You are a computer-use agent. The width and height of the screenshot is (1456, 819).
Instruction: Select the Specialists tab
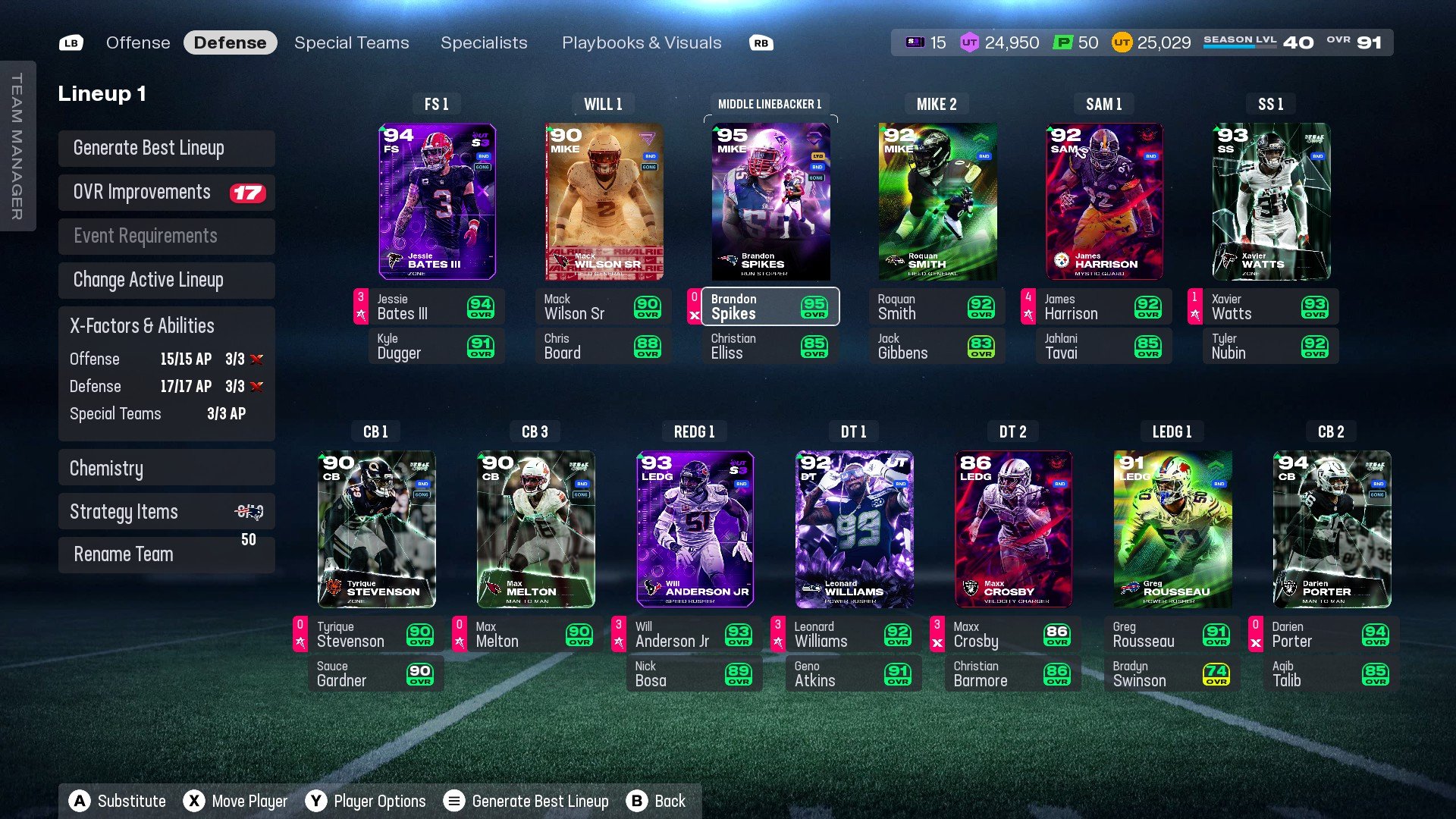point(484,43)
